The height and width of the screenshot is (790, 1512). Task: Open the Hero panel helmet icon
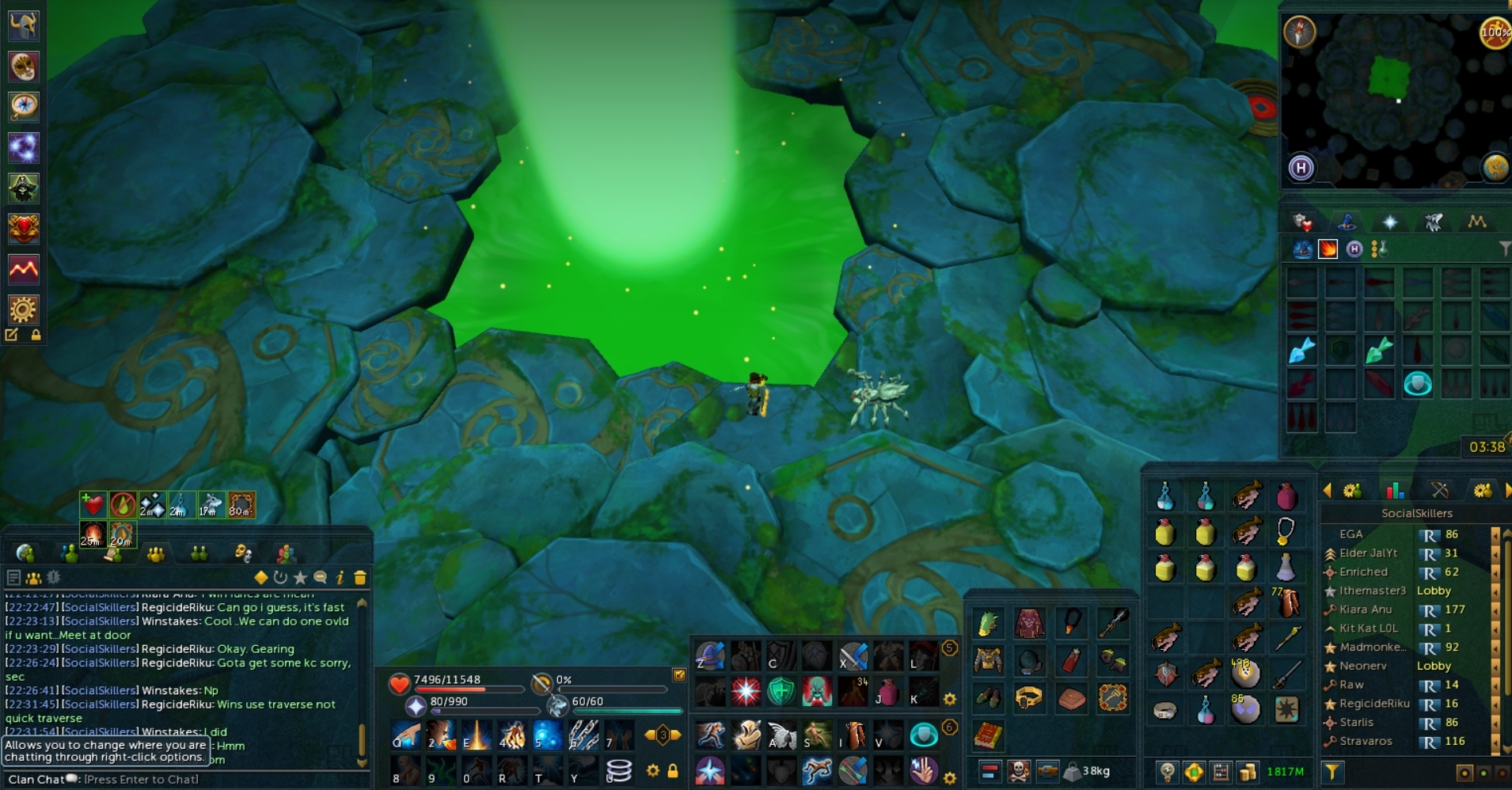point(24,25)
